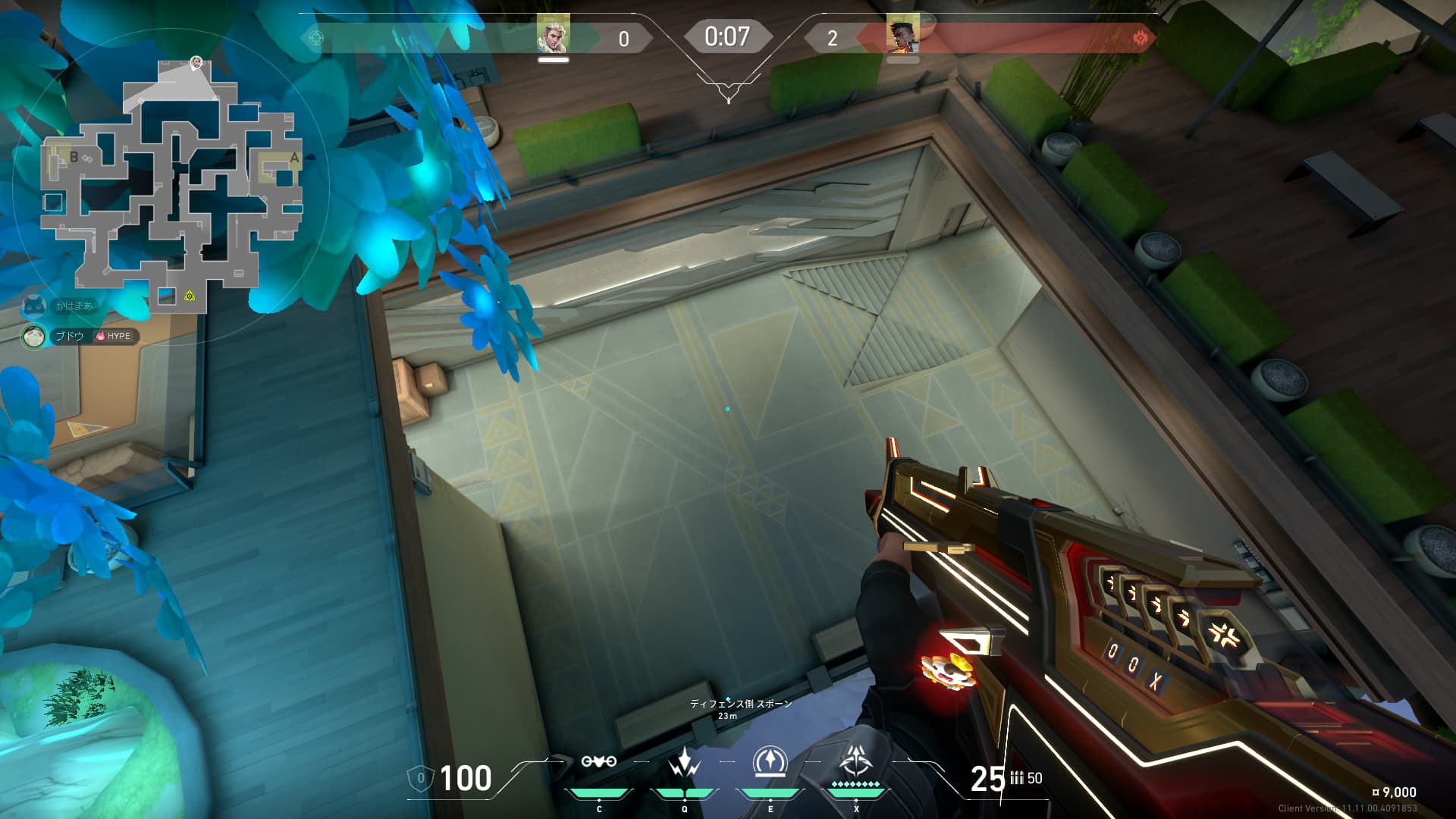Viewport: 1456px width, 819px height.
Task: Click the Sova portrait in top scoreboard
Action: (x=553, y=35)
